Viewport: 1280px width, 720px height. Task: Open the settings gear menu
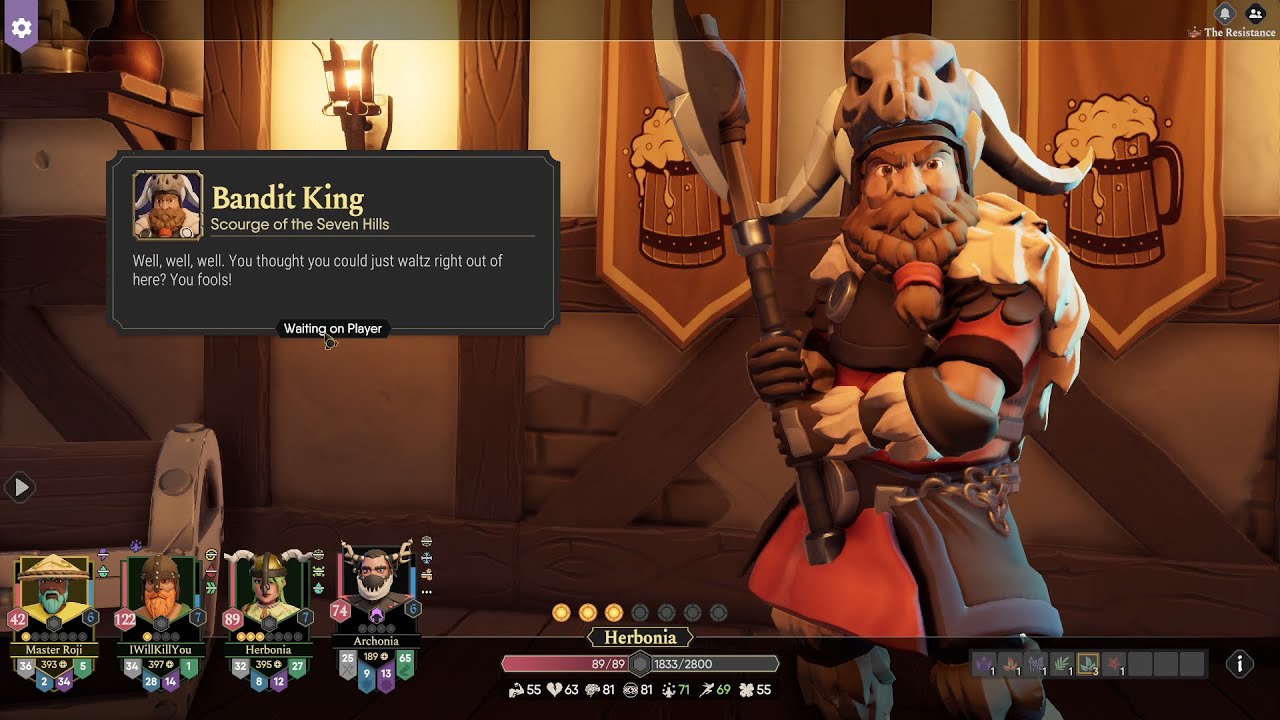click(22, 27)
